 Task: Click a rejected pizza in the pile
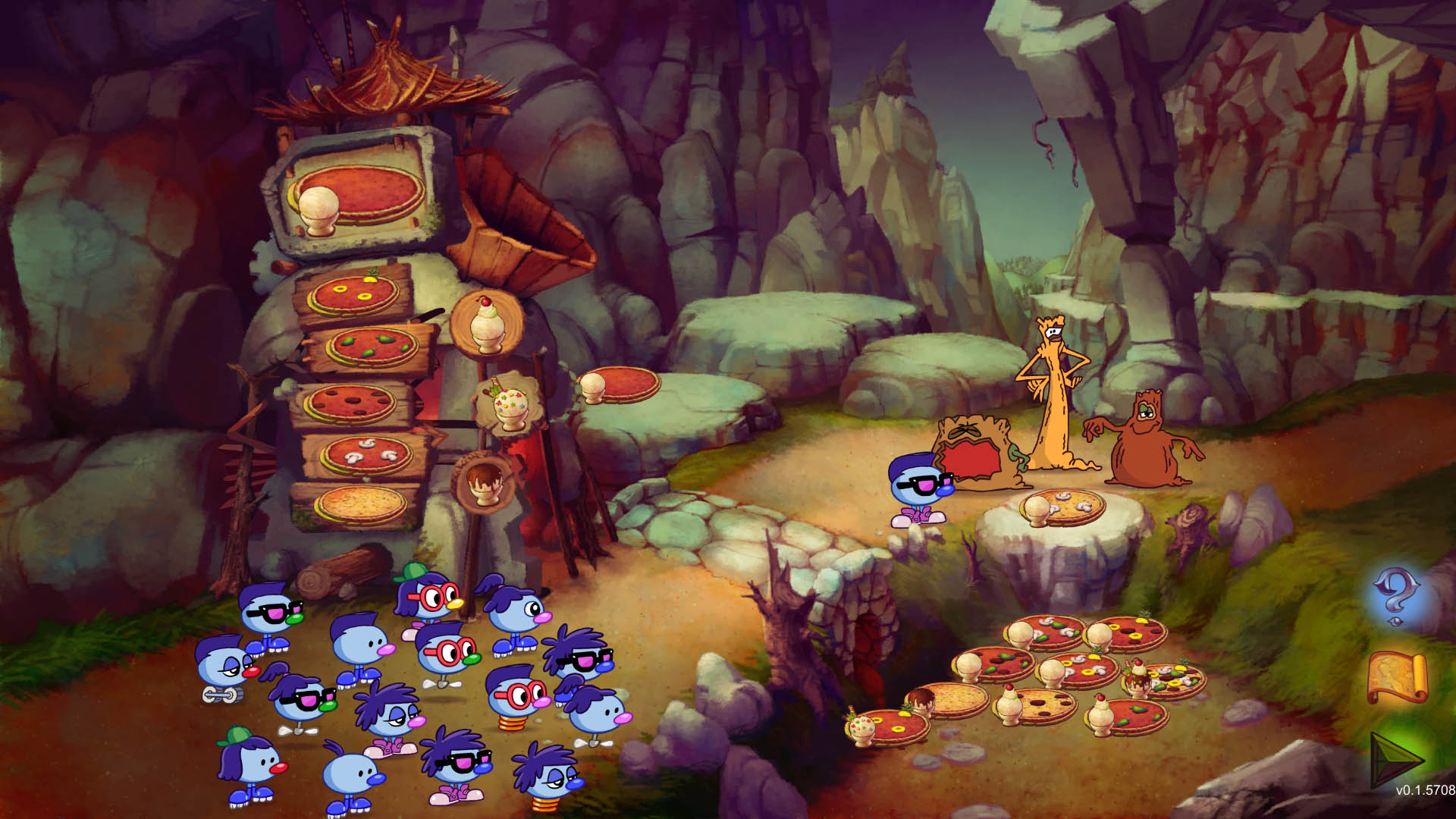[1062, 667]
